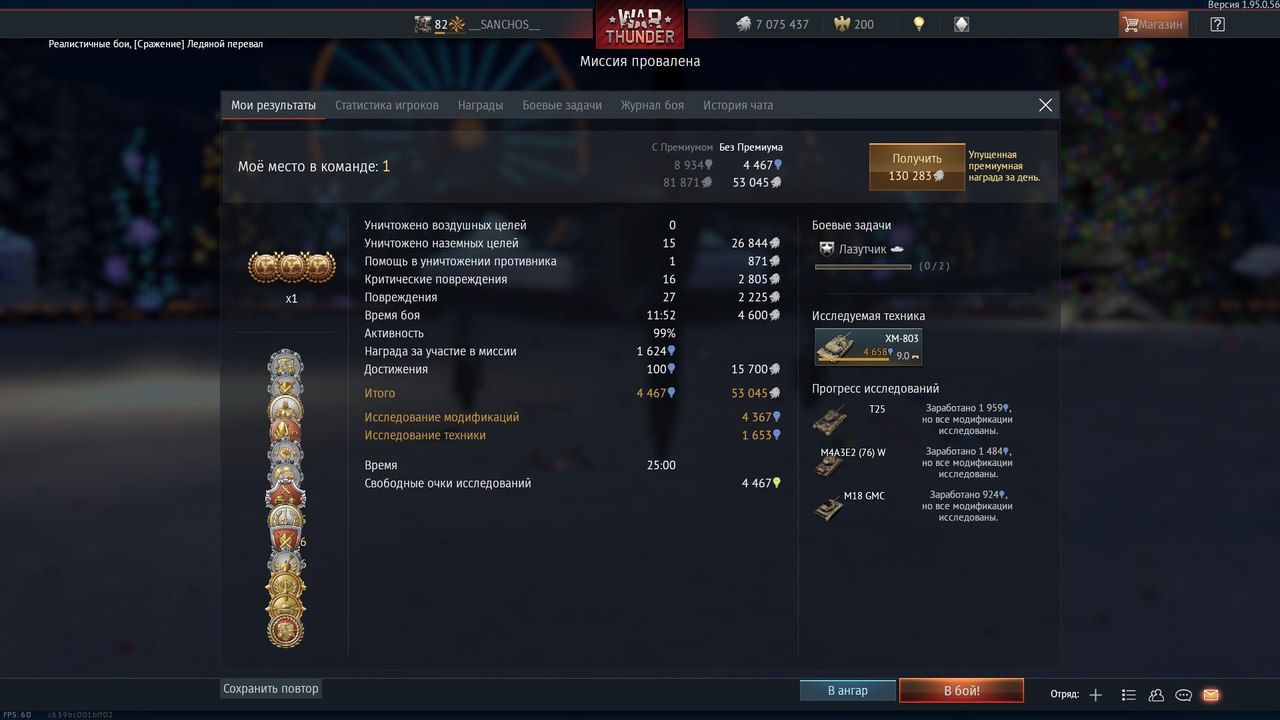The width and height of the screenshot is (1280, 720).
Task: Open the __SANCHOS__ player profile
Action: click(x=503, y=25)
